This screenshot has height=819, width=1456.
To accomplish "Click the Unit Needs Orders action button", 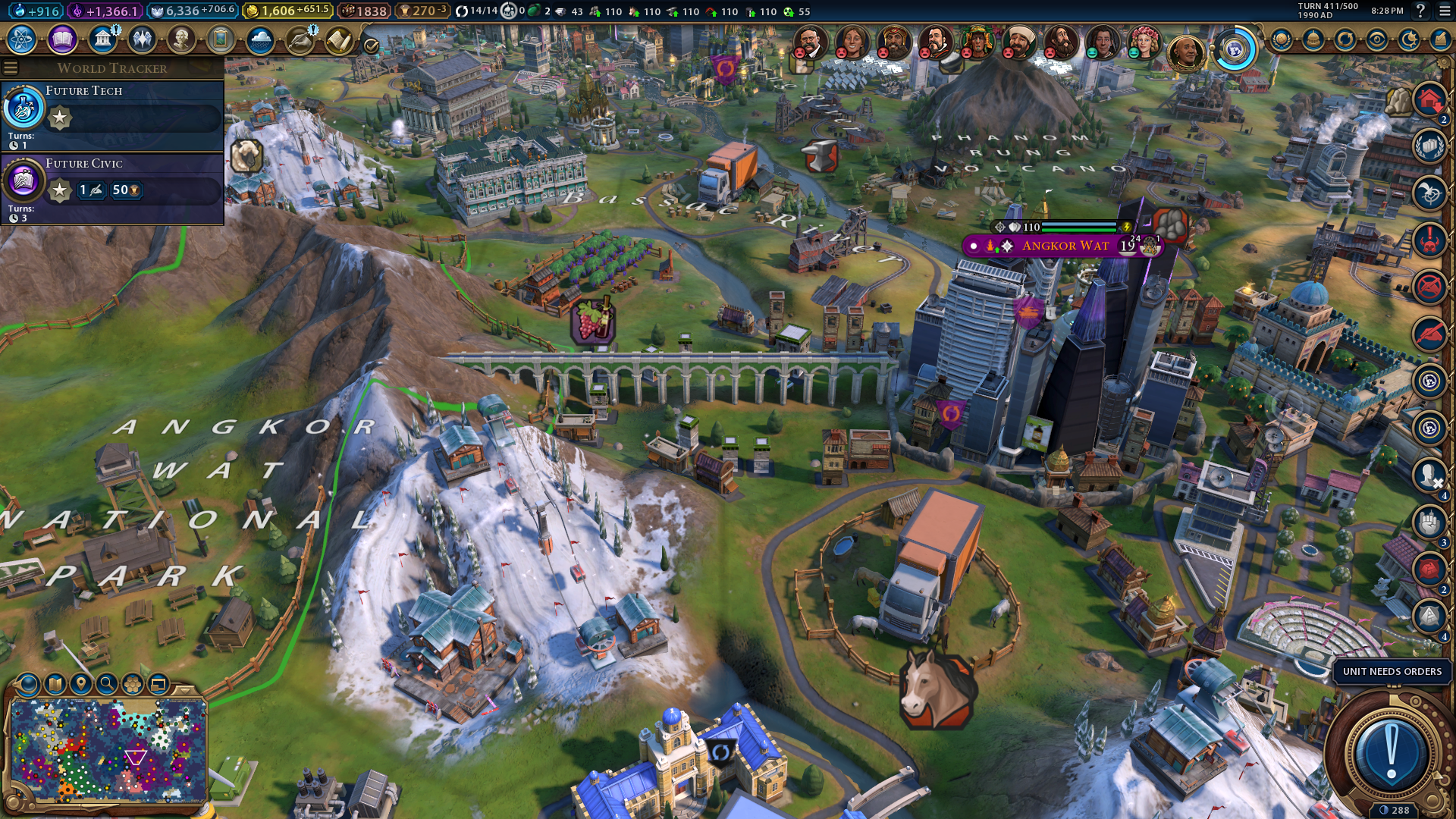I will 1391,748.
